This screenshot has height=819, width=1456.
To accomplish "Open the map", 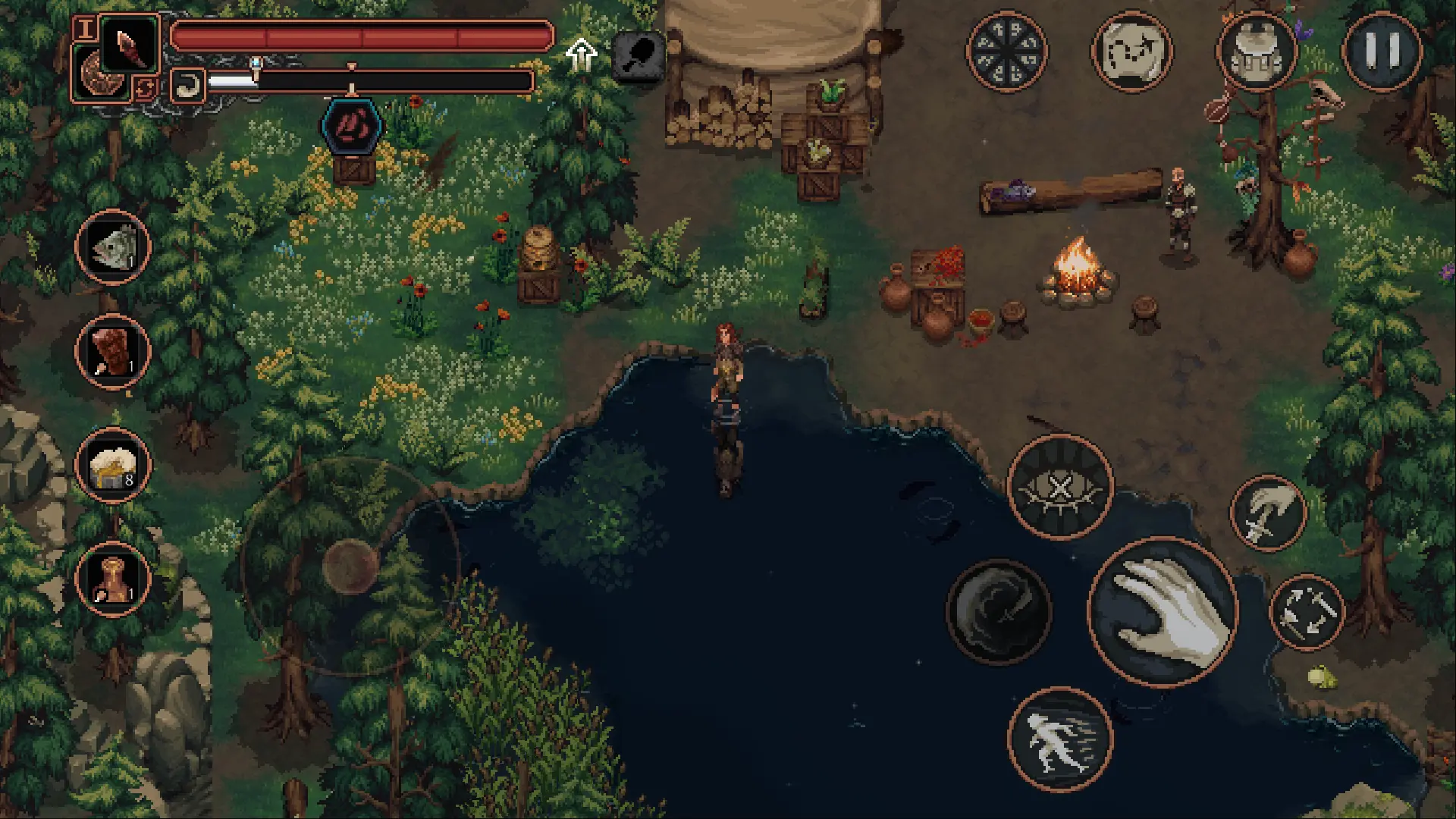I will (x=1132, y=52).
